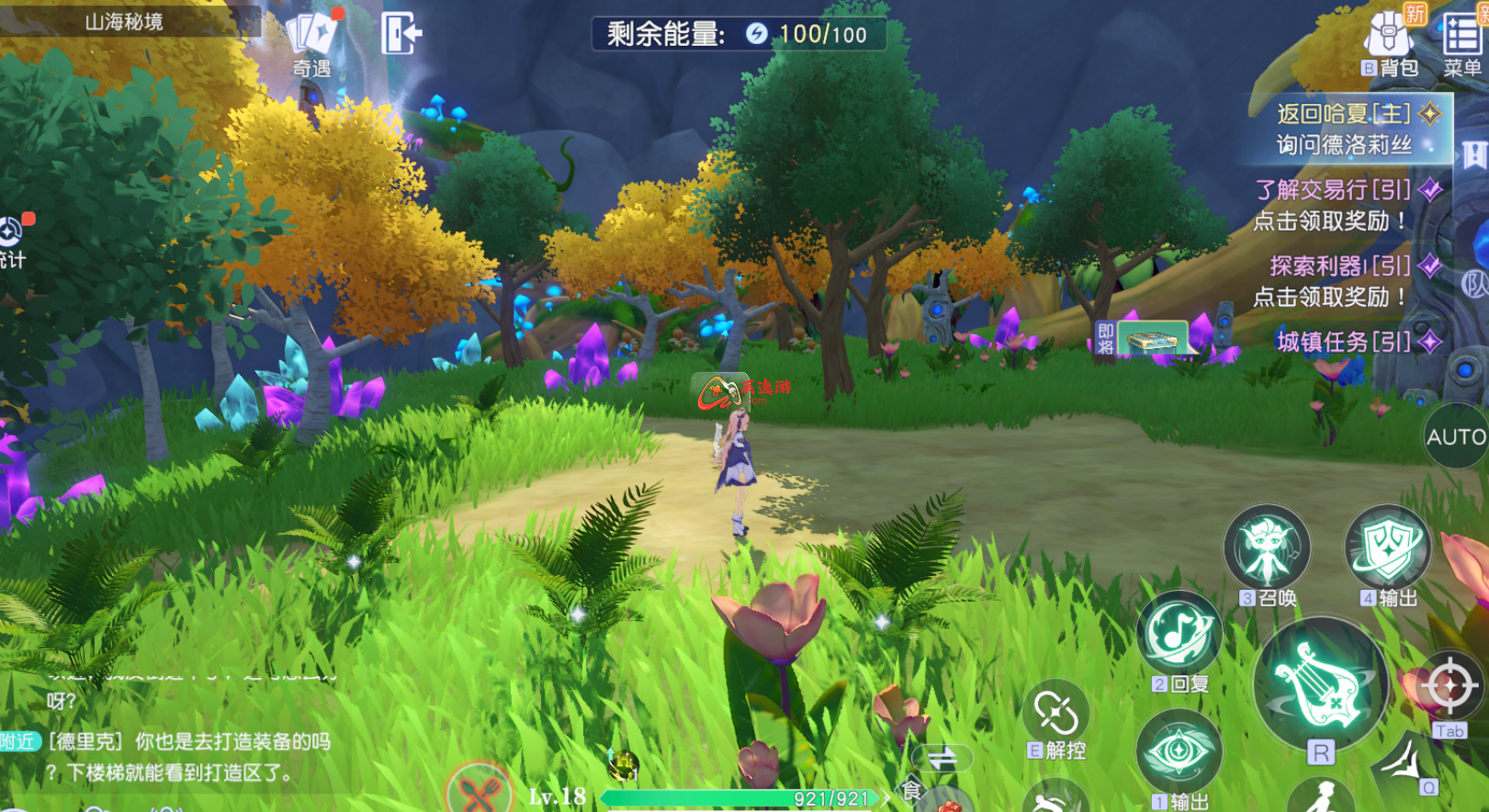Activate the shield 输出 skill
The width and height of the screenshot is (1489, 812).
pyautogui.click(x=1387, y=548)
